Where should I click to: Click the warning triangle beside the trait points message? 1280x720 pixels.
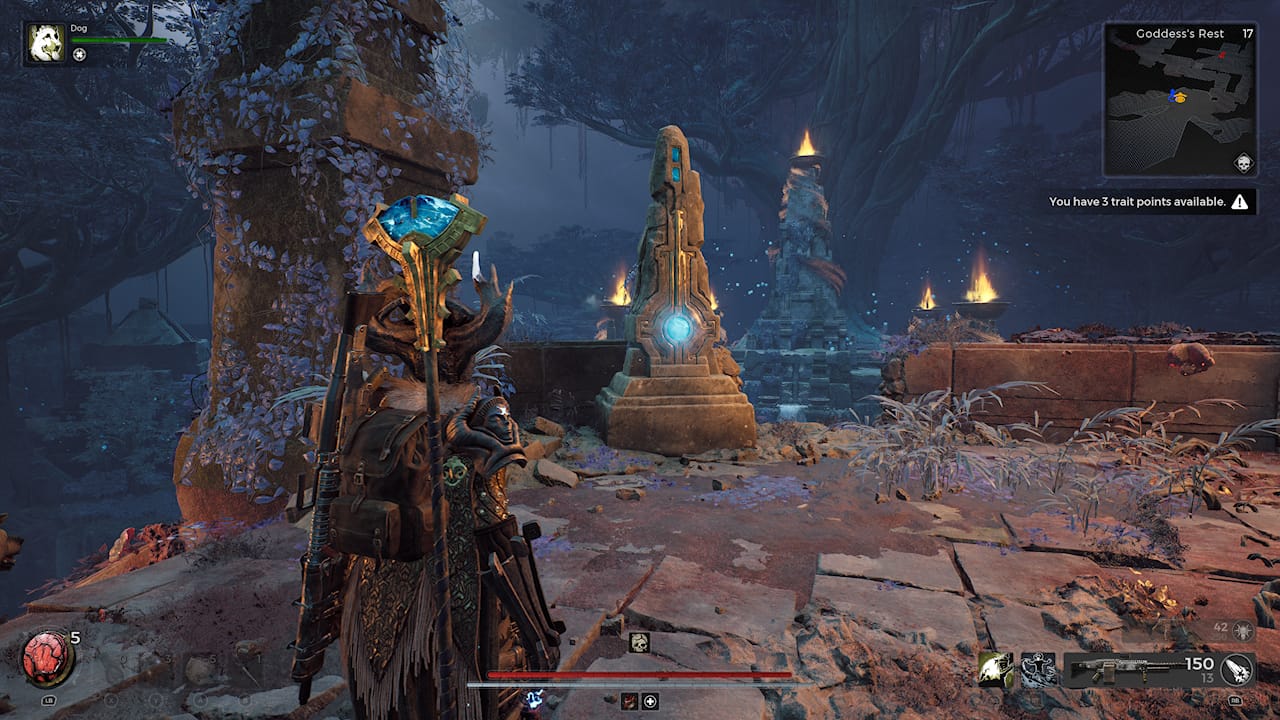1240,200
